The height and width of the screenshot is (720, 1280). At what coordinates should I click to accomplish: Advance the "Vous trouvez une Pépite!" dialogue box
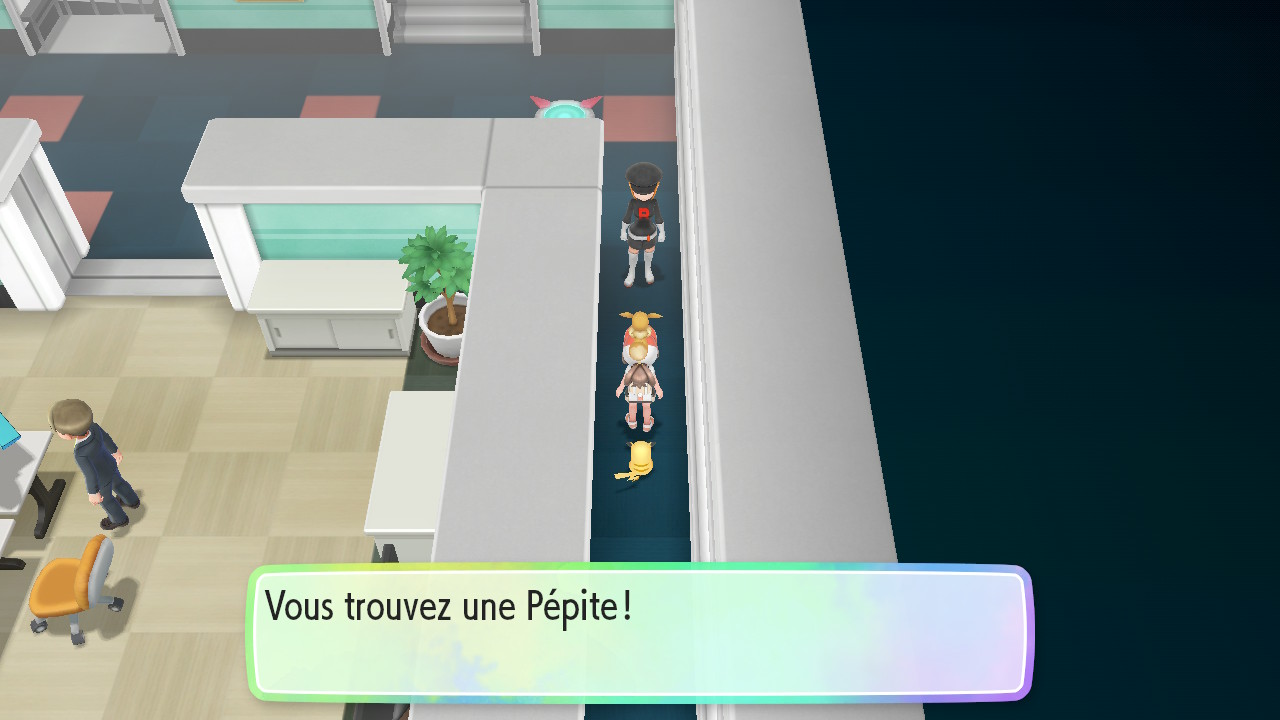click(640, 632)
